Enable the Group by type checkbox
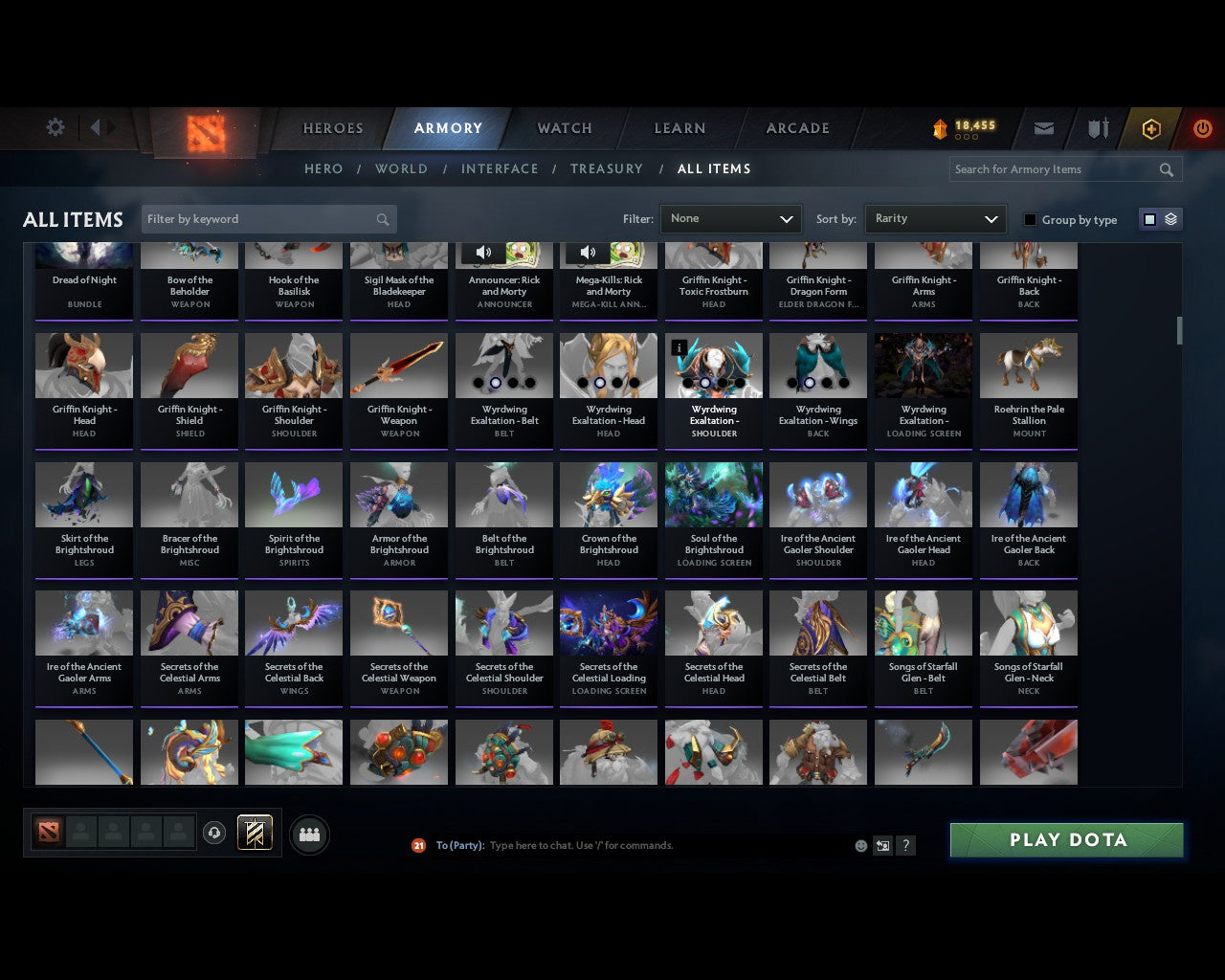Viewport: 1225px width, 980px height. tap(1030, 219)
